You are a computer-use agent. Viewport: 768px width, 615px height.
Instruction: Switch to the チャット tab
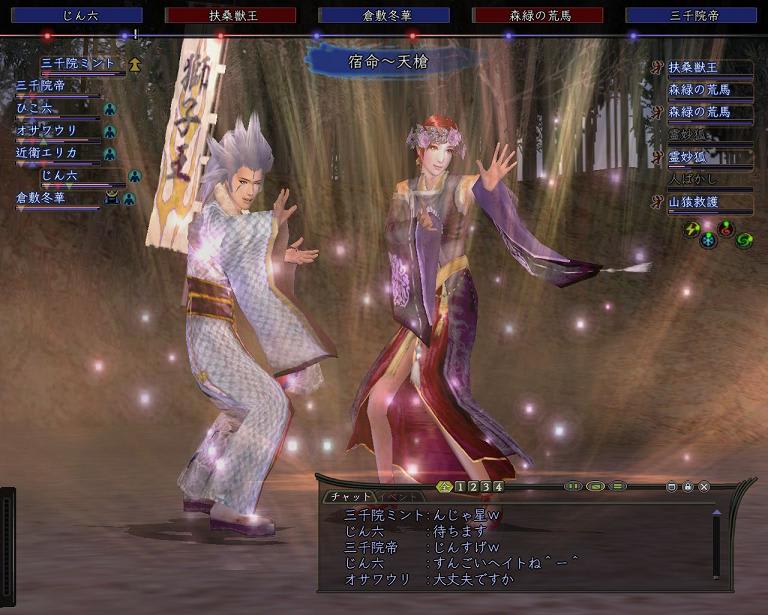tap(350, 497)
